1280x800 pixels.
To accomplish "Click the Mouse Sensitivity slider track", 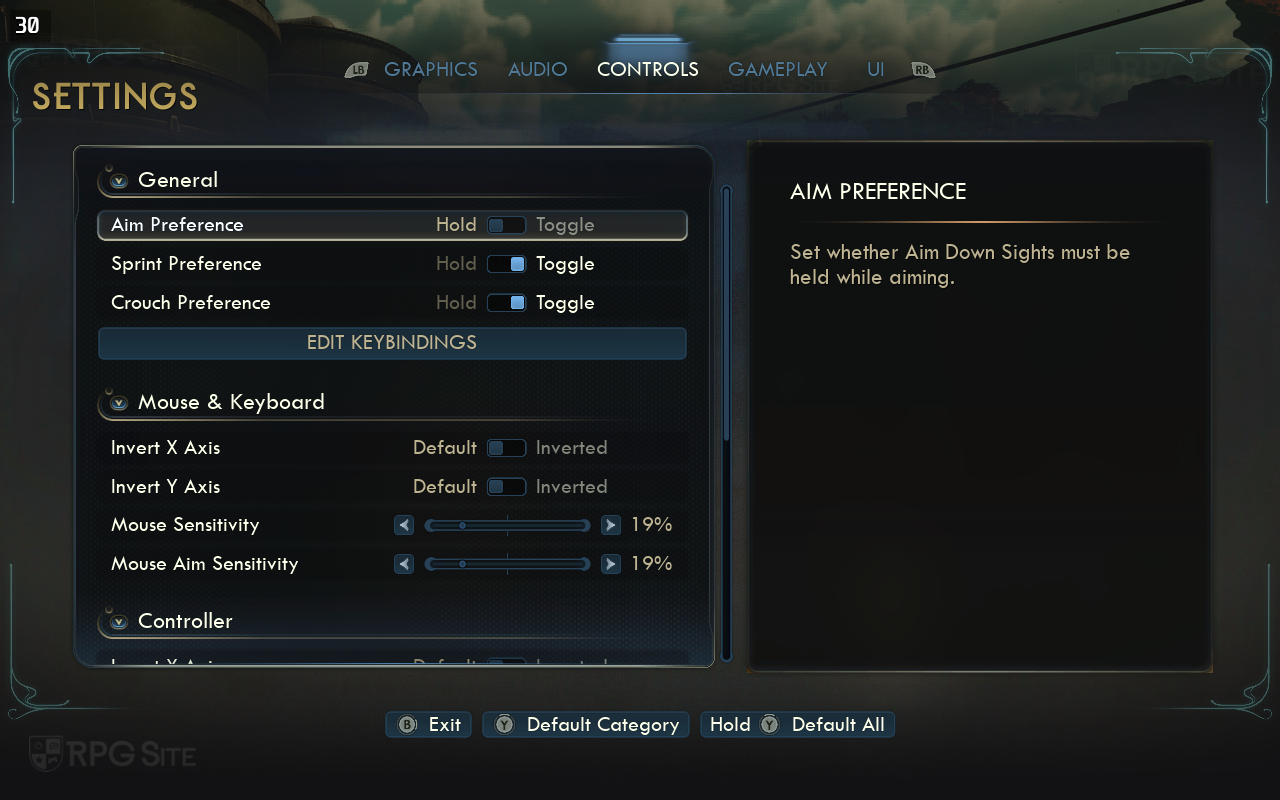I will (507, 525).
